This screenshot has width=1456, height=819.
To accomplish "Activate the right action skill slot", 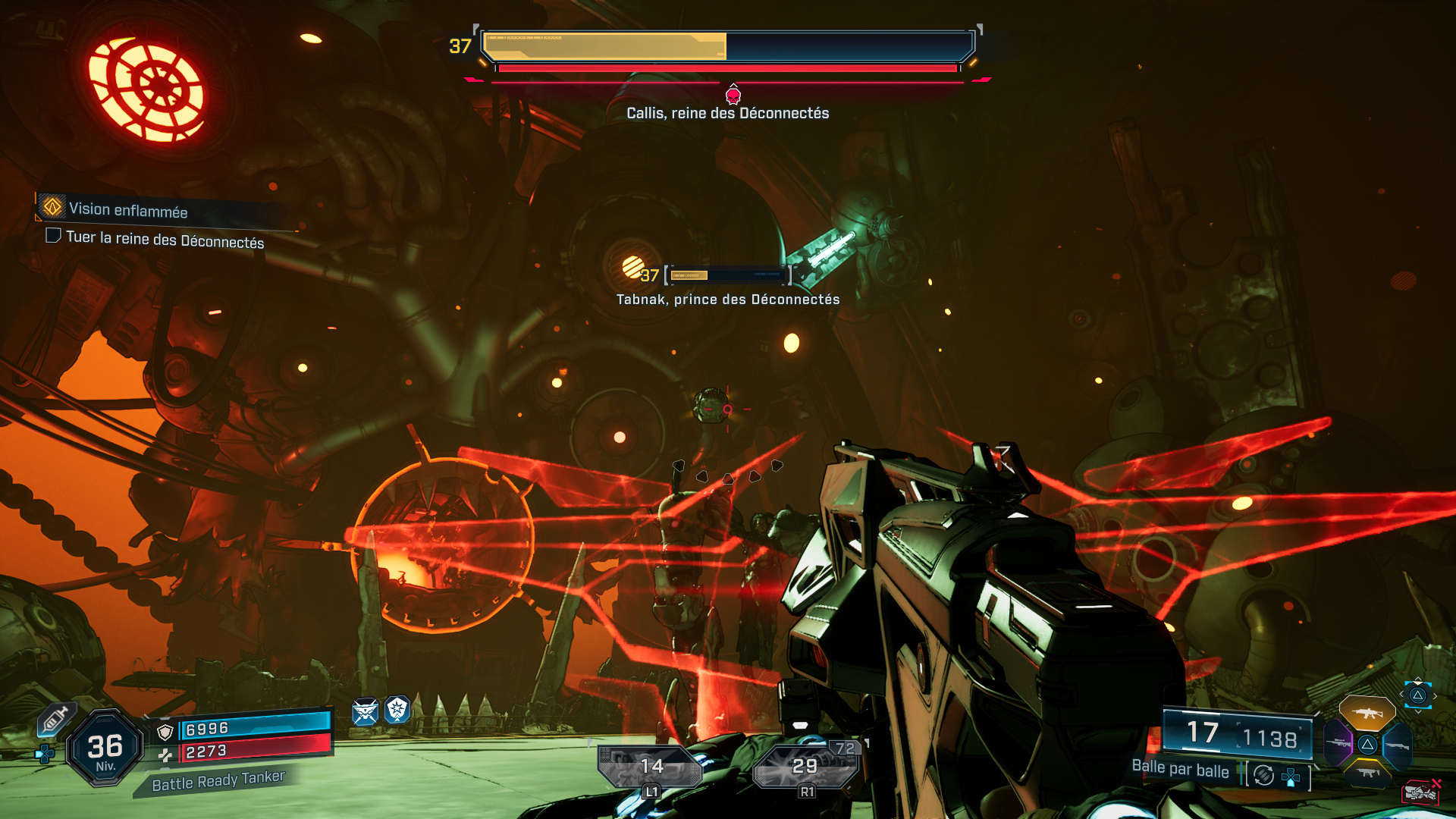I will click(x=805, y=767).
